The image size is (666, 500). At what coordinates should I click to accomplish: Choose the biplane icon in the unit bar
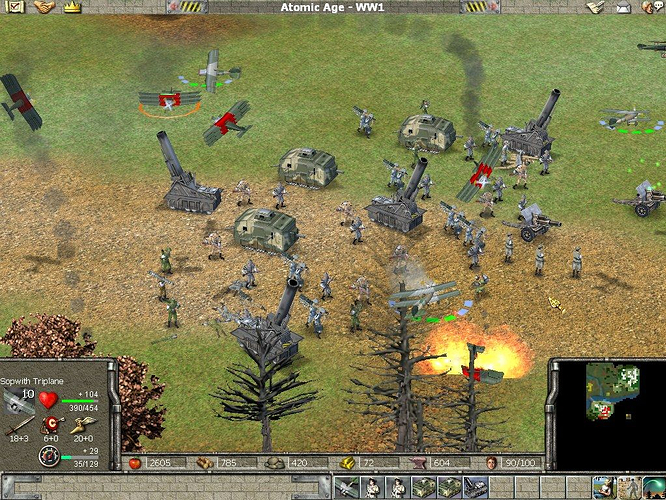(348, 489)
